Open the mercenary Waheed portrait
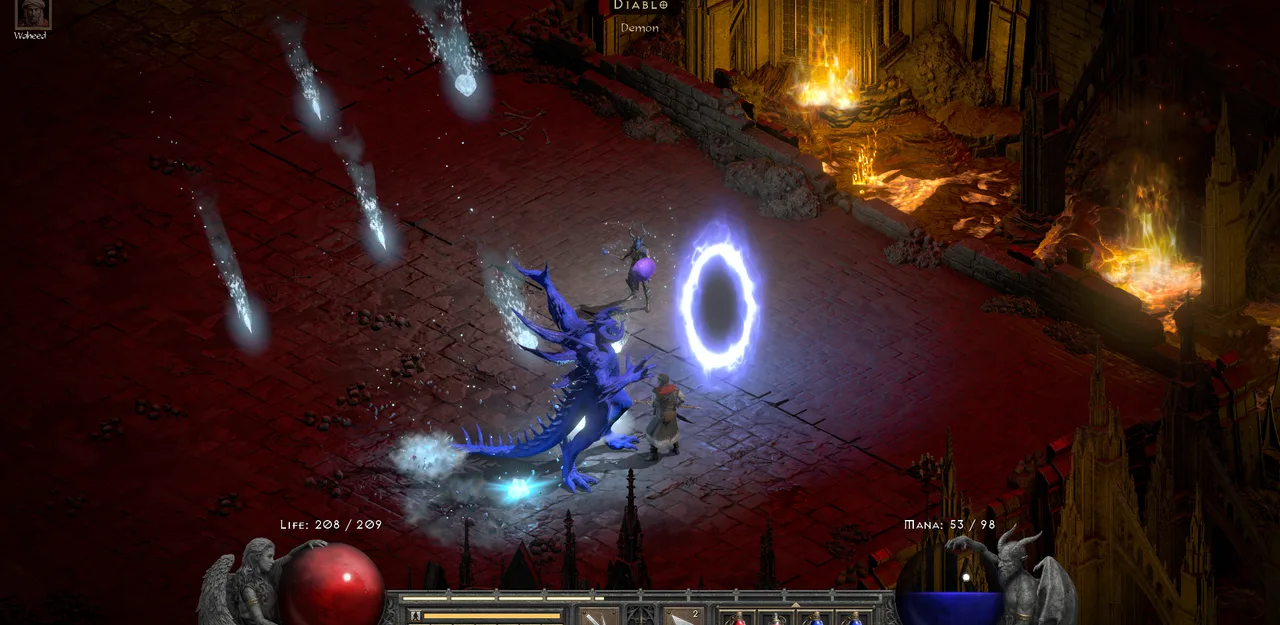Viewport: 1280px width, 625px height. [31, 13]
